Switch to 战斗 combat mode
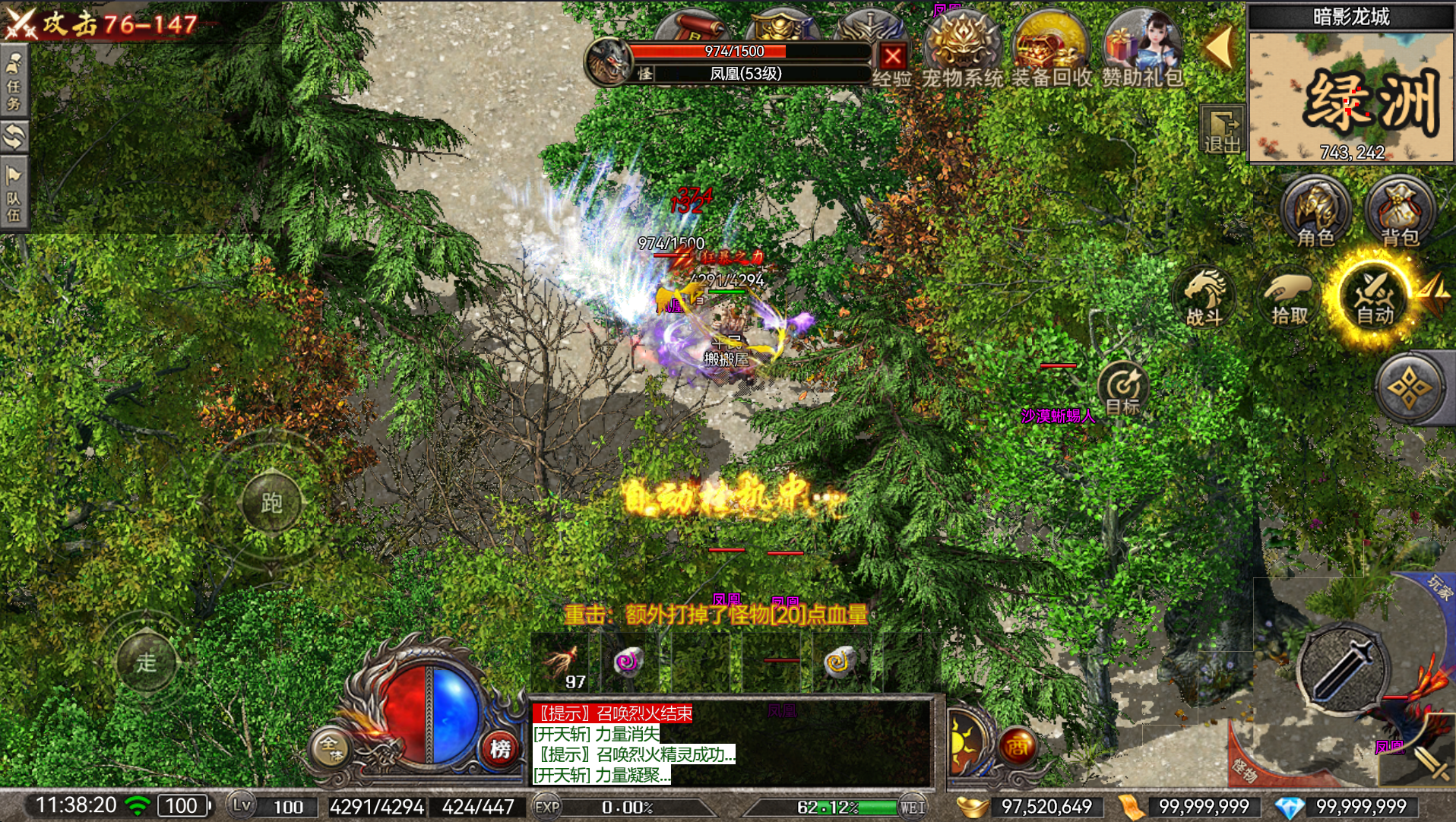This screenshot has width=1456, height=822. point(1204,298)
